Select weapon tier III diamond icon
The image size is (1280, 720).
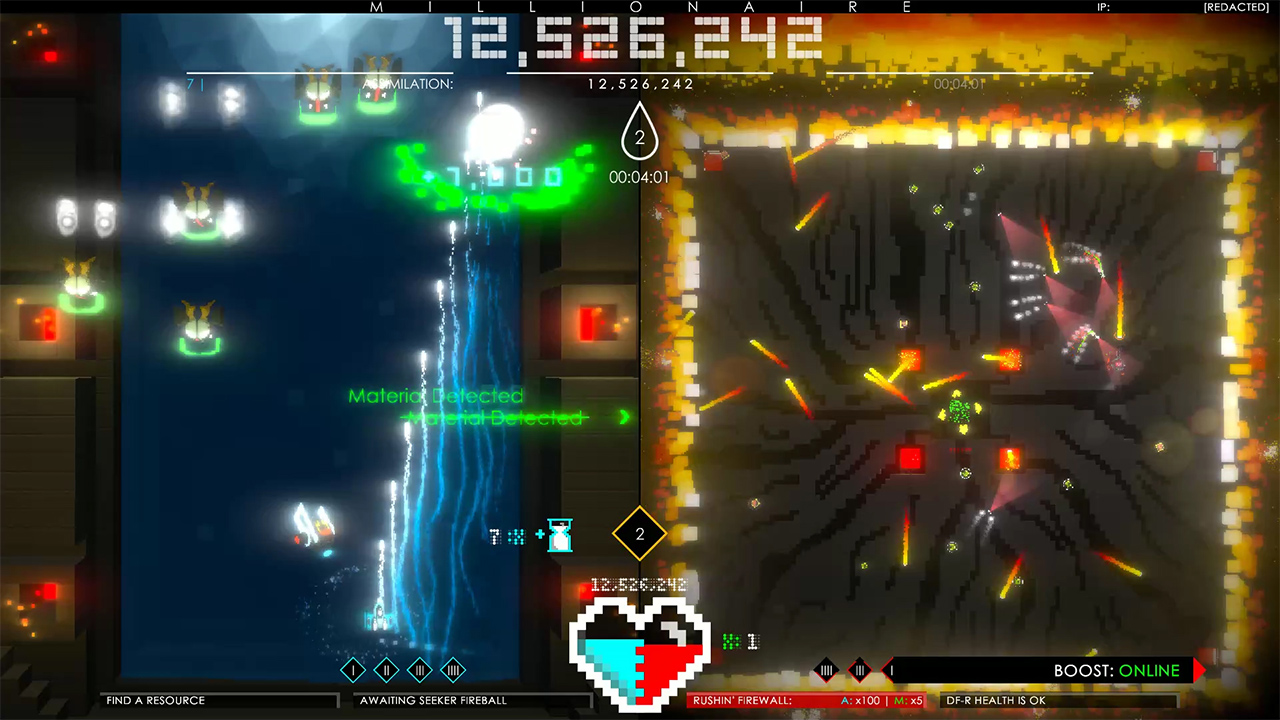[418, 670]
